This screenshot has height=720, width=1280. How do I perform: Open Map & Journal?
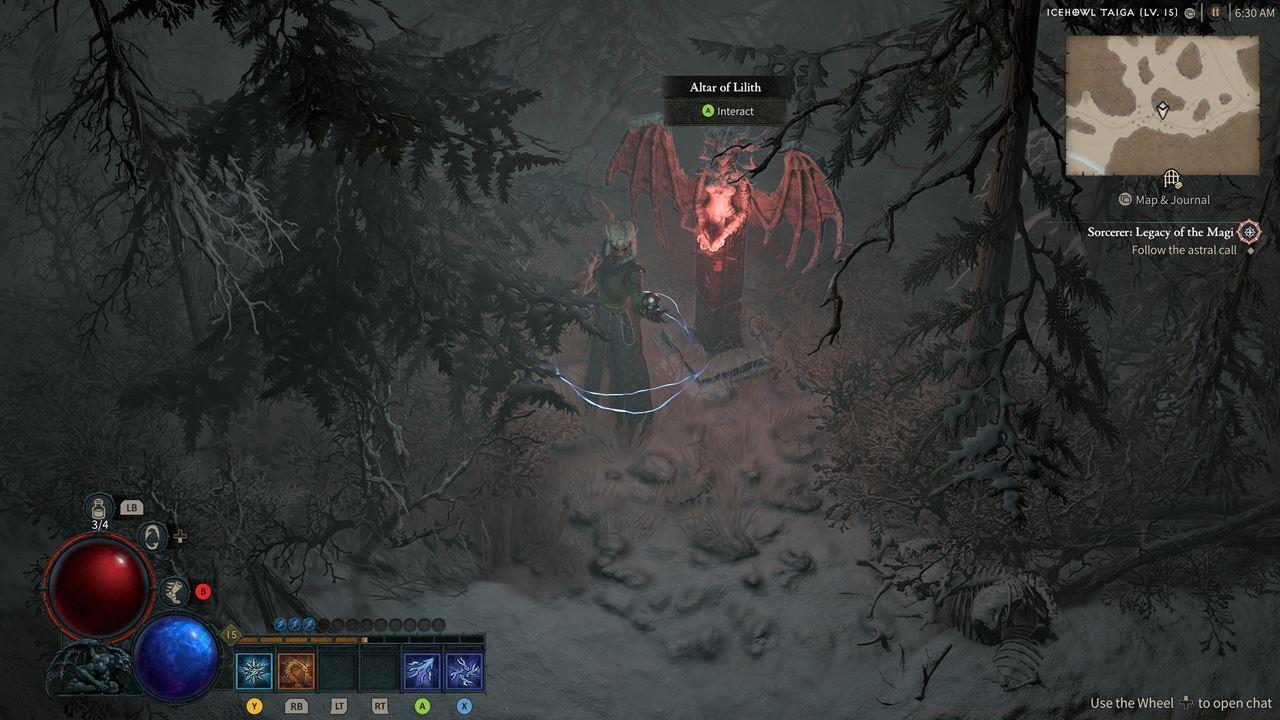(x=1166, y=200)
